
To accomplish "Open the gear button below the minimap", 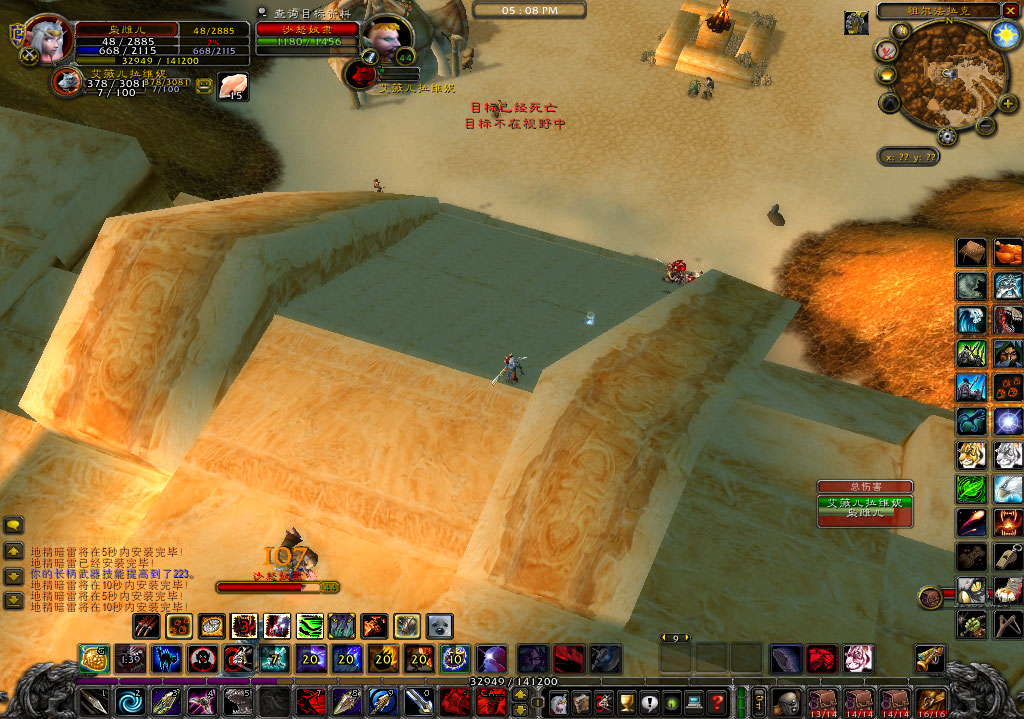I will pos(946,137).
